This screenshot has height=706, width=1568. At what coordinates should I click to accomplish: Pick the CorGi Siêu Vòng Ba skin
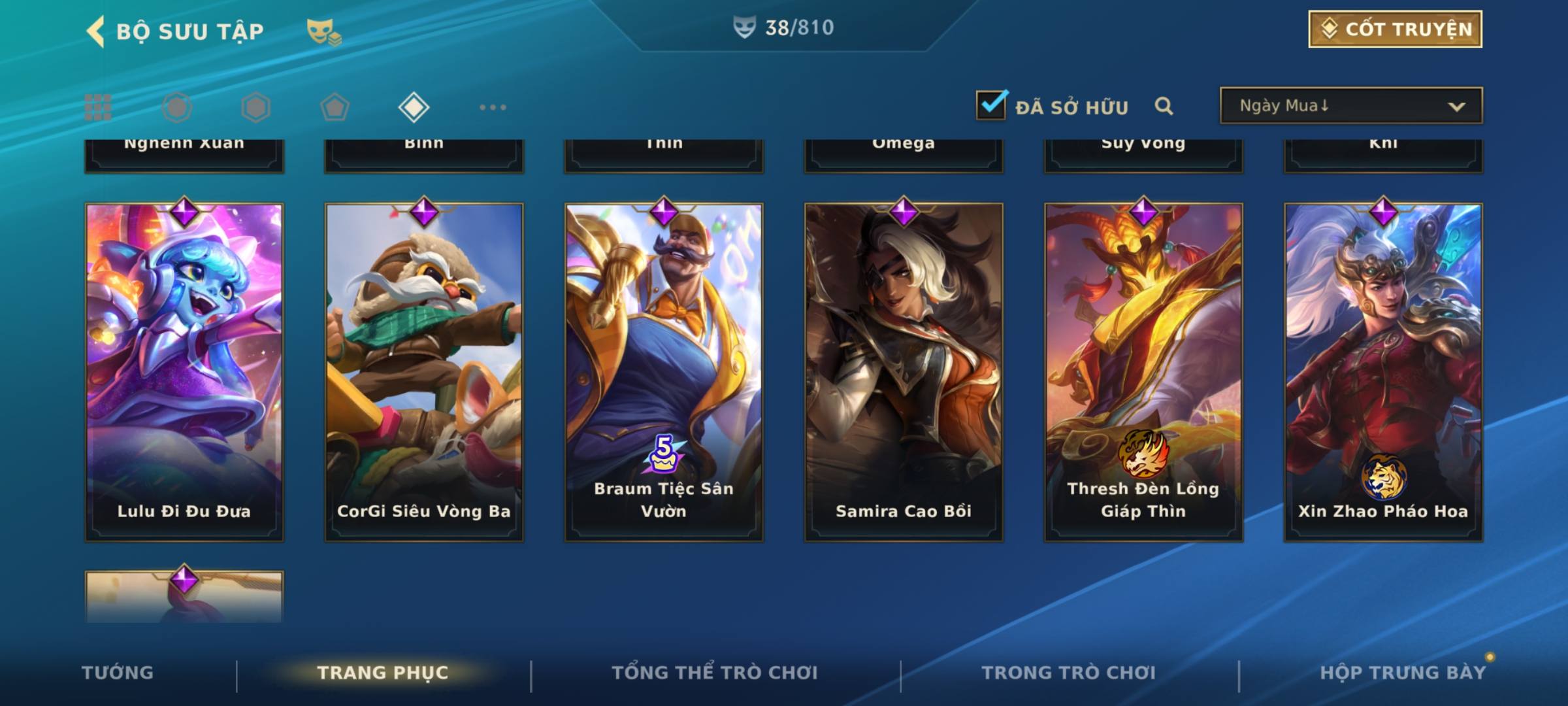click(x=424, y=371)
